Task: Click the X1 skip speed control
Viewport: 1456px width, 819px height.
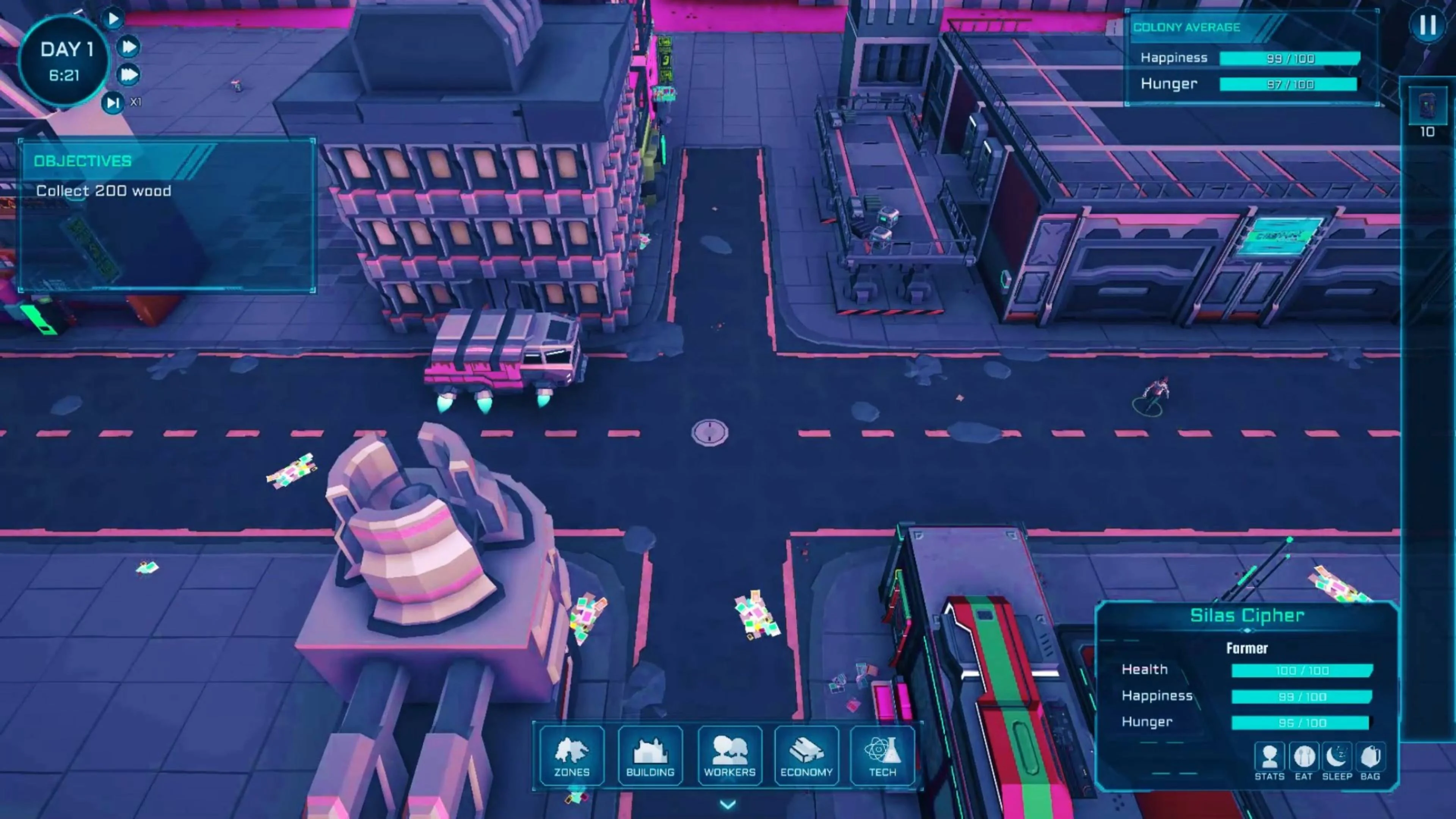Action: pos(113,103)
